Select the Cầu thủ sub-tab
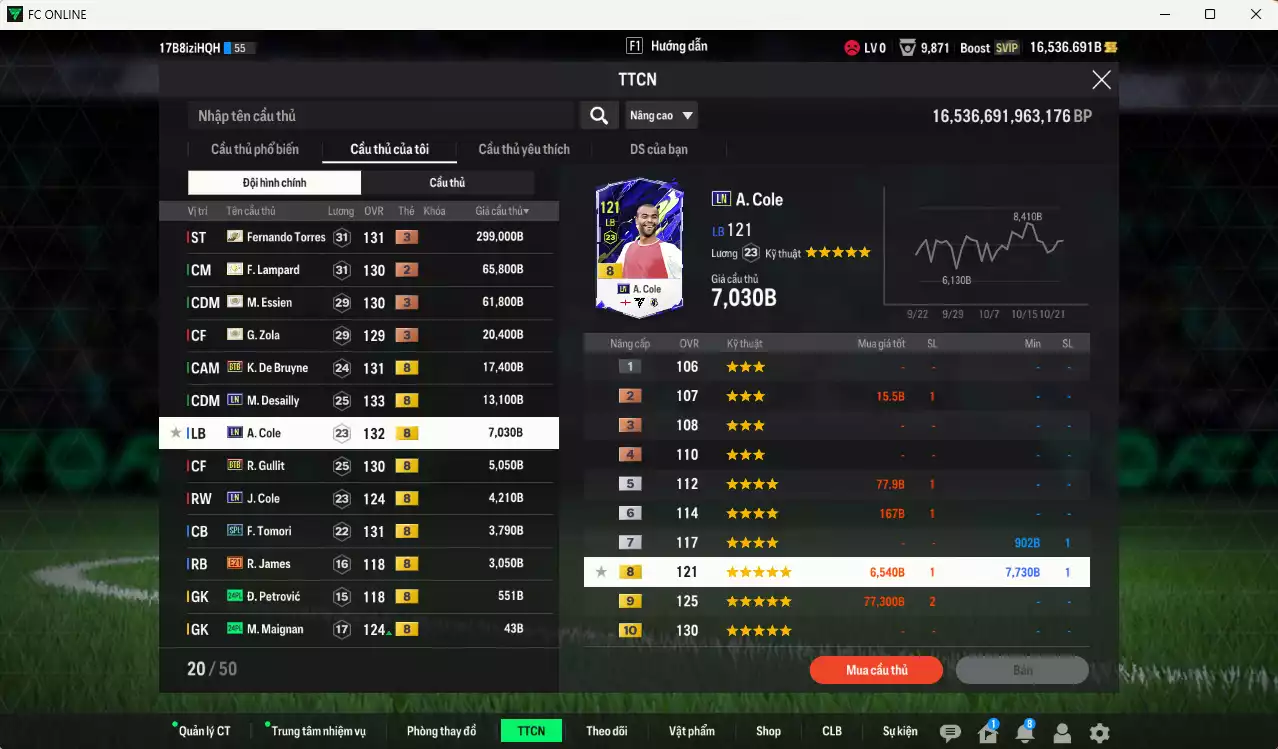This screenshot has height=749, width=1278. [x=447, y=183]
